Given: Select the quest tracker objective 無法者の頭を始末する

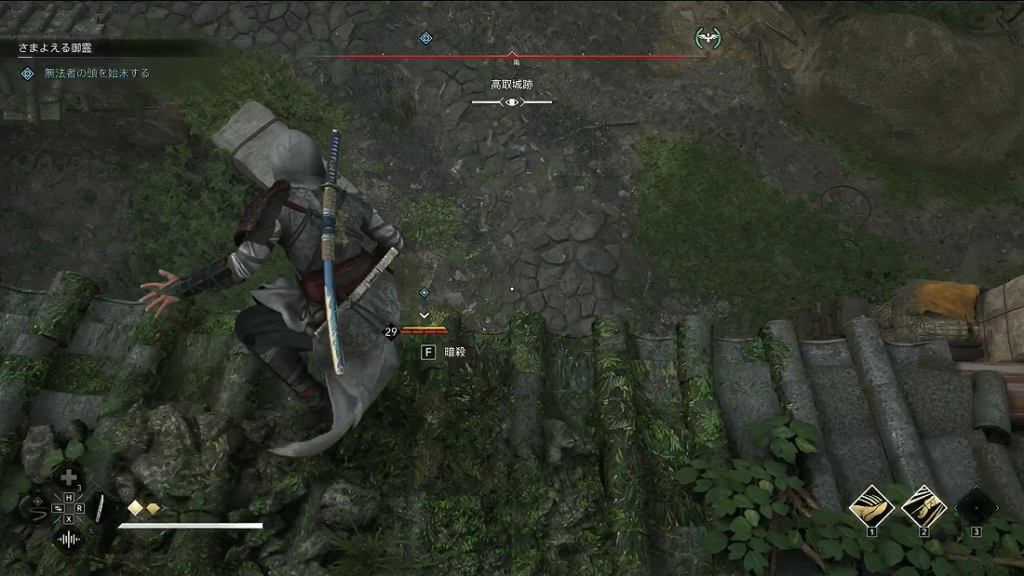Looking at the screenshot, I should coord(97,73).
